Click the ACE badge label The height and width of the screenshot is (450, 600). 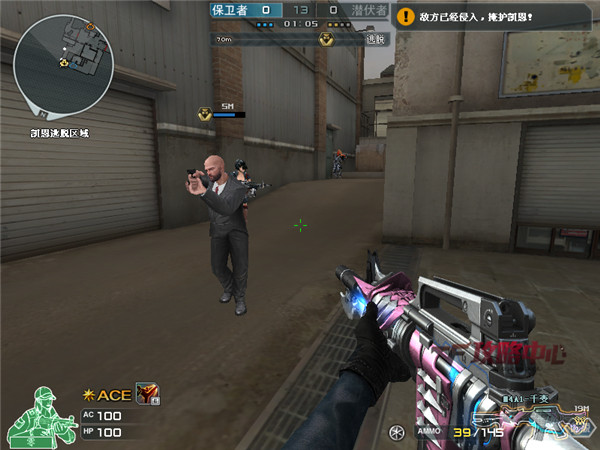click(x=108, y=395)
